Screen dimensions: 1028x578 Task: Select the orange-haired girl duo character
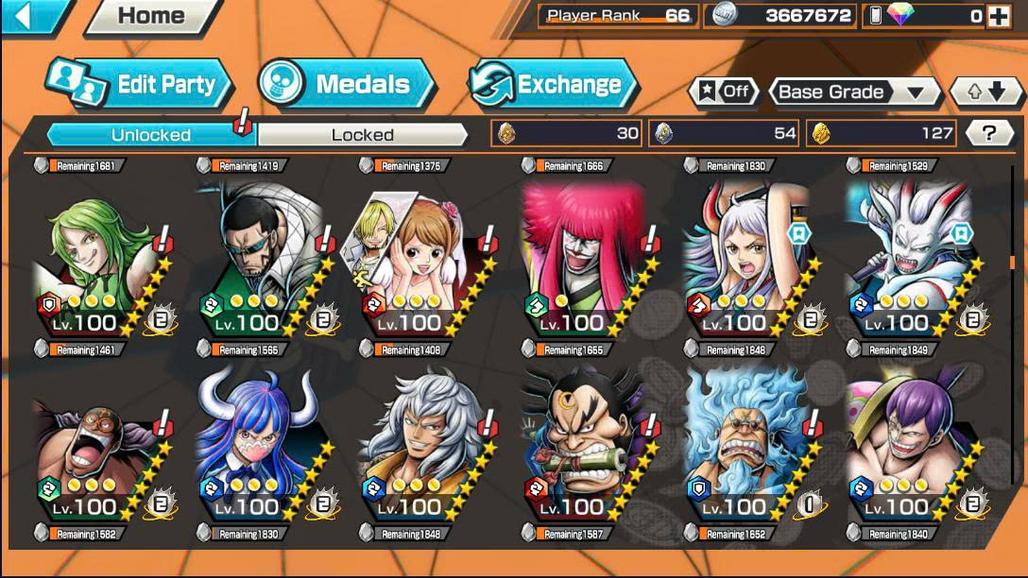[420, 262]
